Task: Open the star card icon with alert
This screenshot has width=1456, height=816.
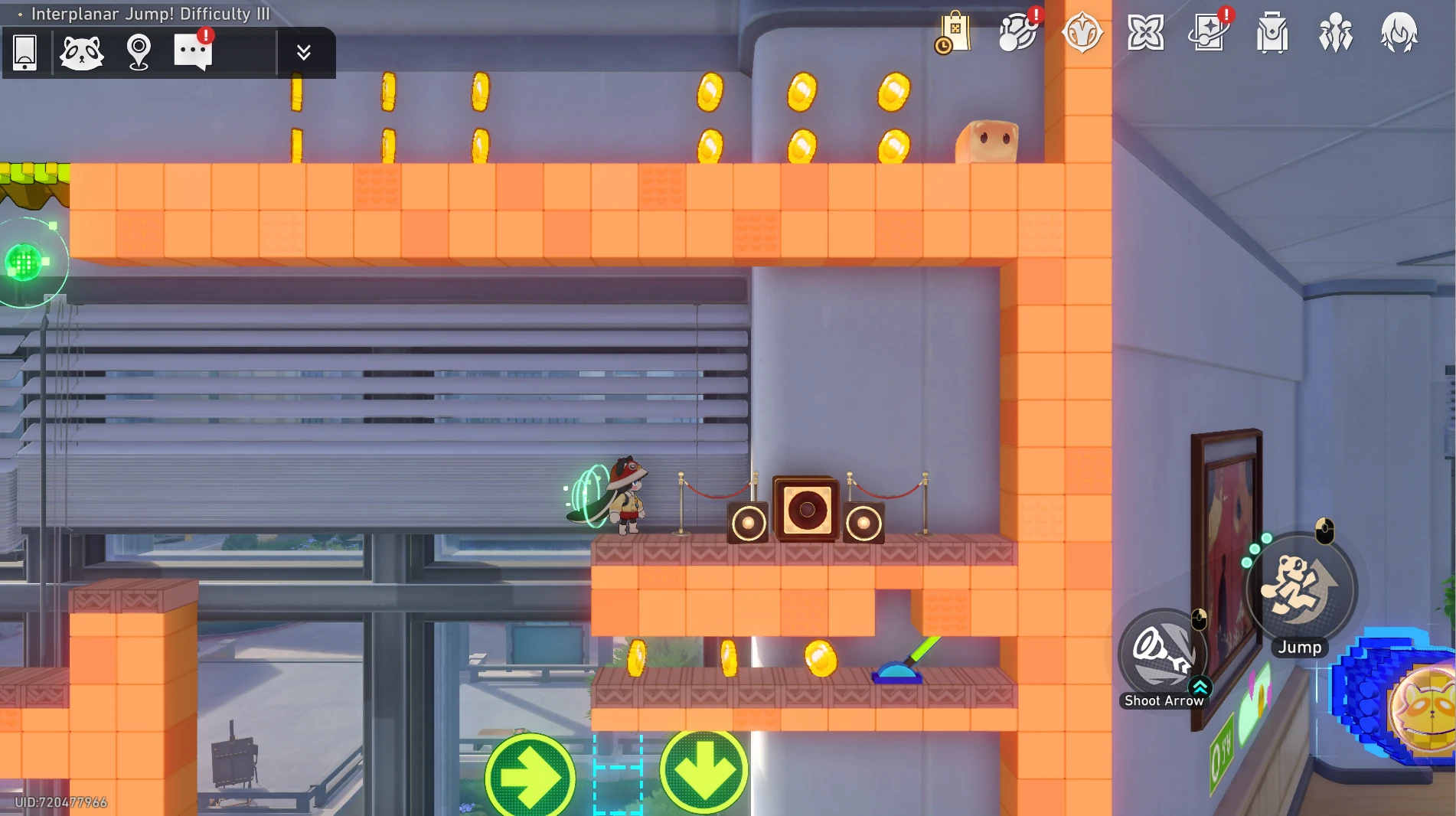Action: pos(1208,33)
